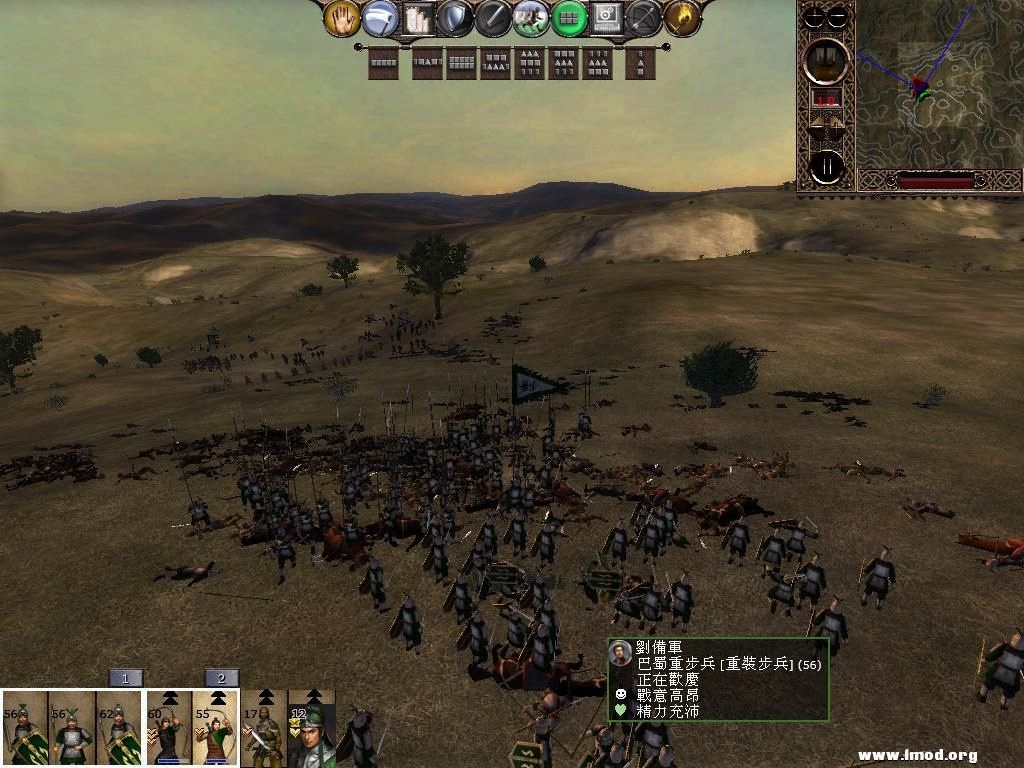Toggle guard mode shield button
This screenshot has width=1024, height=768.
455,18
